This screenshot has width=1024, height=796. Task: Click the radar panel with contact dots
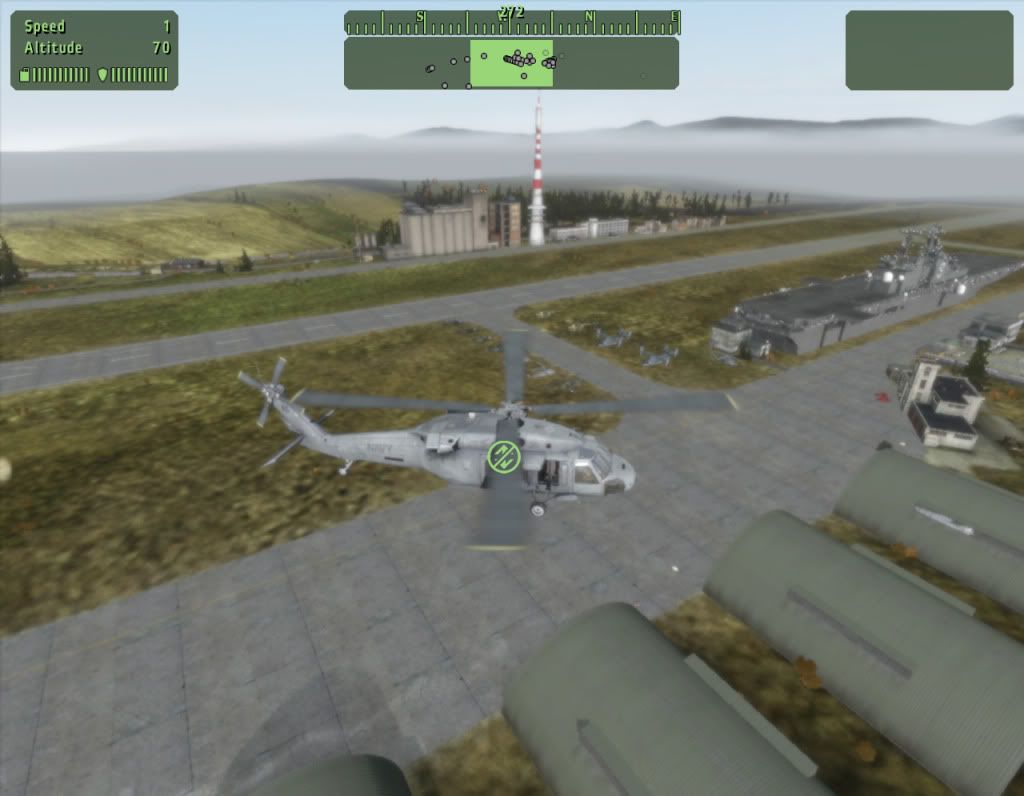(511, 63)
